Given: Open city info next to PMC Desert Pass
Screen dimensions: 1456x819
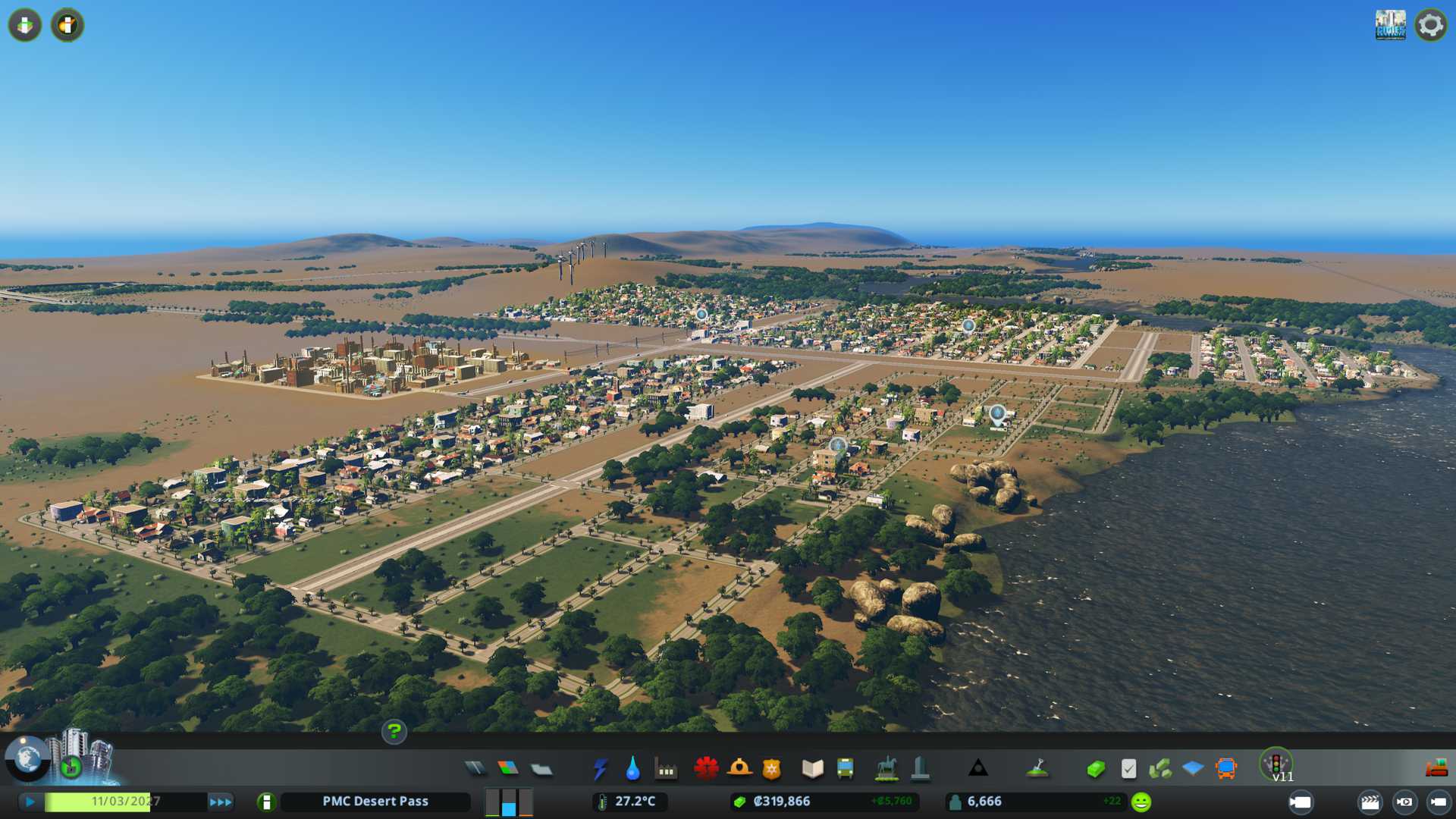Looking at the screenshot, I should [266, 802].
